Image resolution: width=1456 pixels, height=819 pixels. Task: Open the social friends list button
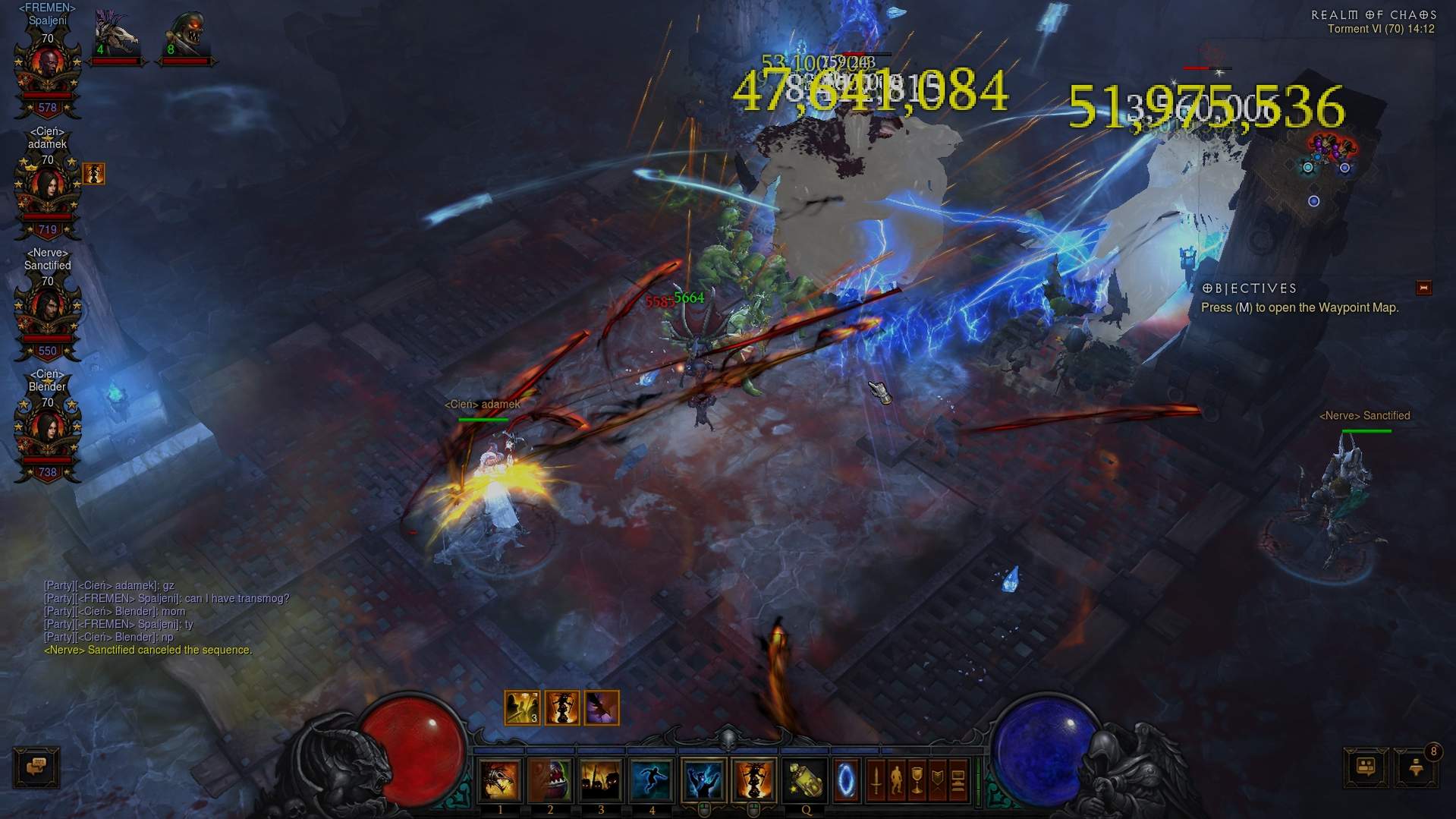pos(1366,767)
